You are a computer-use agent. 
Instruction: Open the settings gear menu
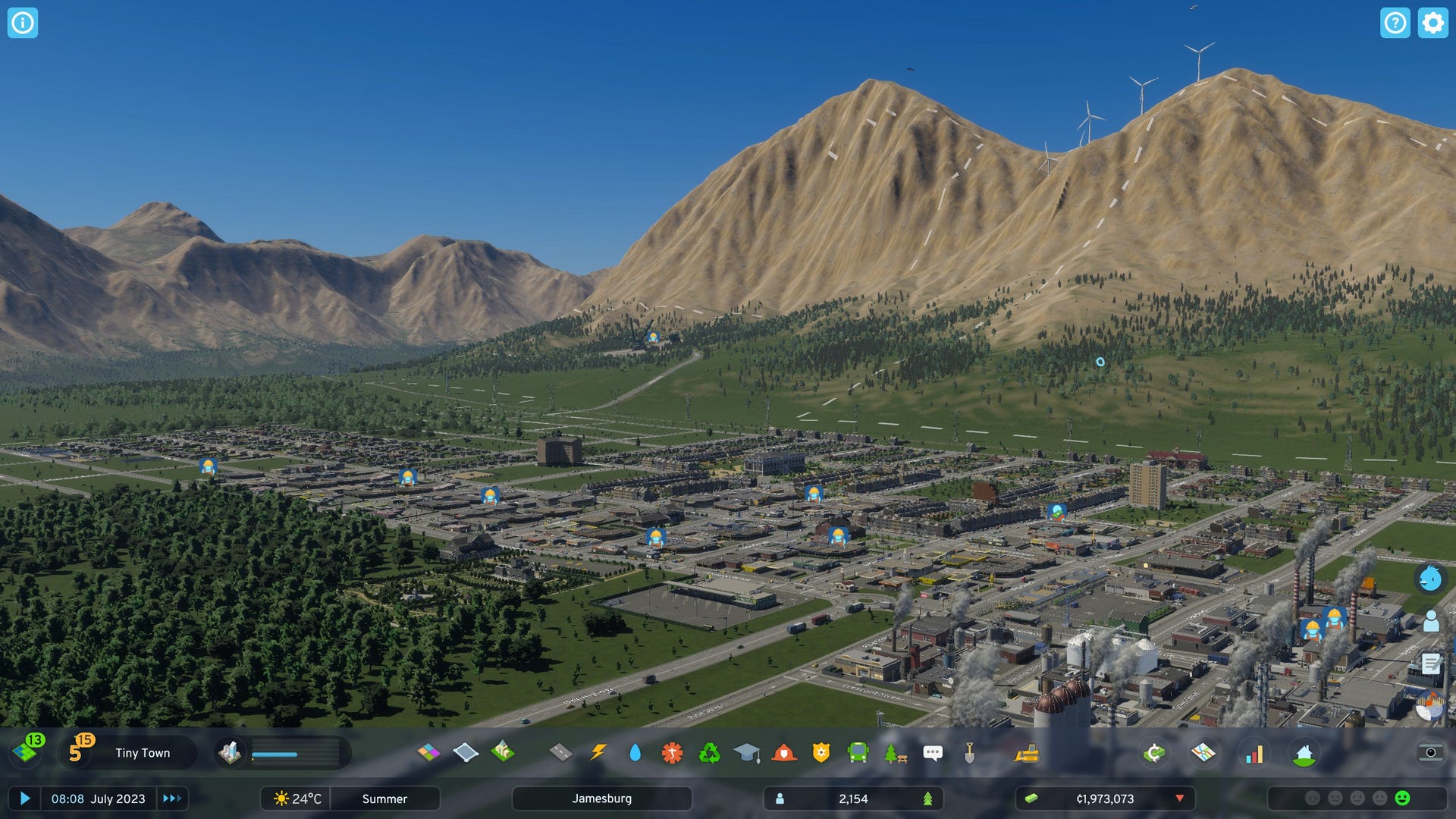[1432, 23]
